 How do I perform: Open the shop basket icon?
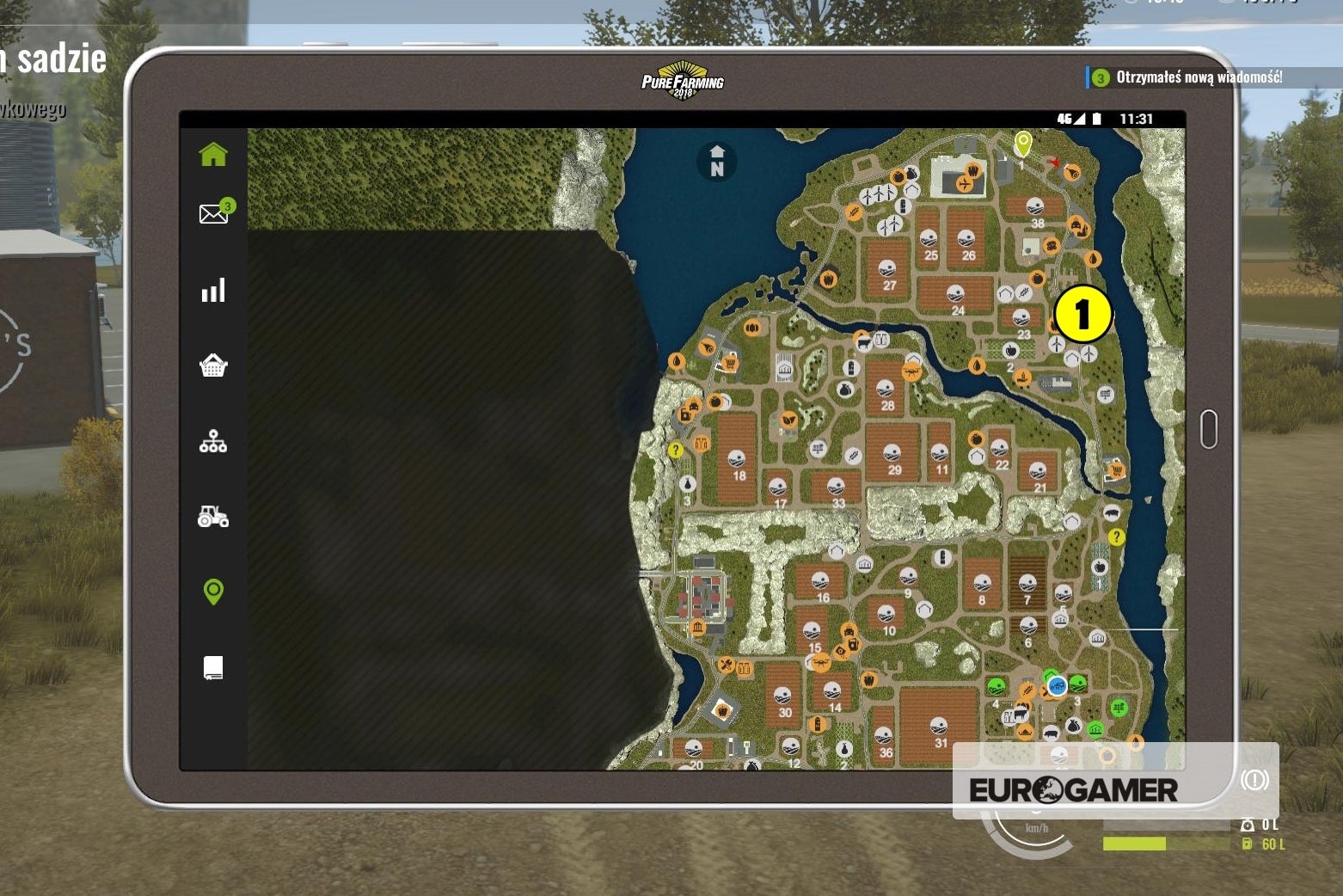coord(212,365)
